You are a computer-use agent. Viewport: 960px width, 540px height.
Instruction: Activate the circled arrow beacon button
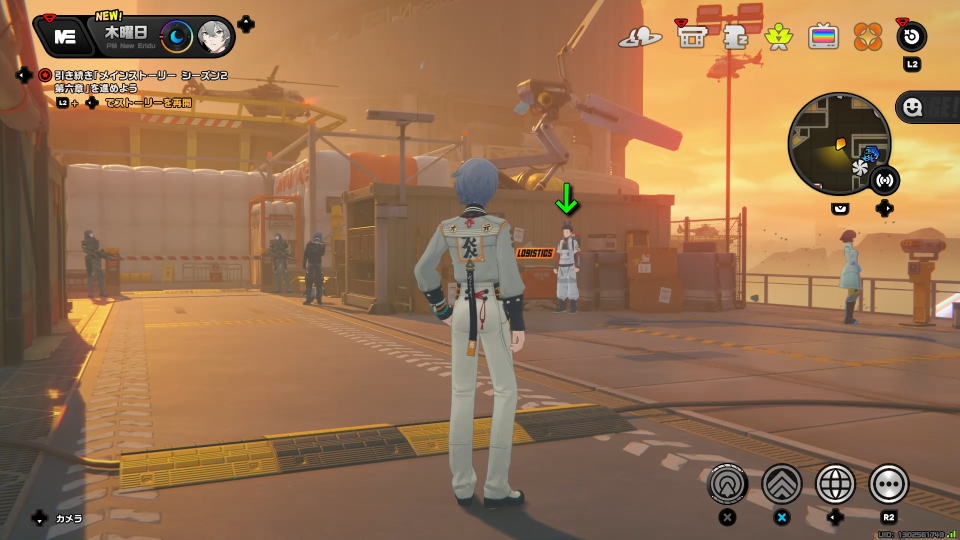pos(727,484)
